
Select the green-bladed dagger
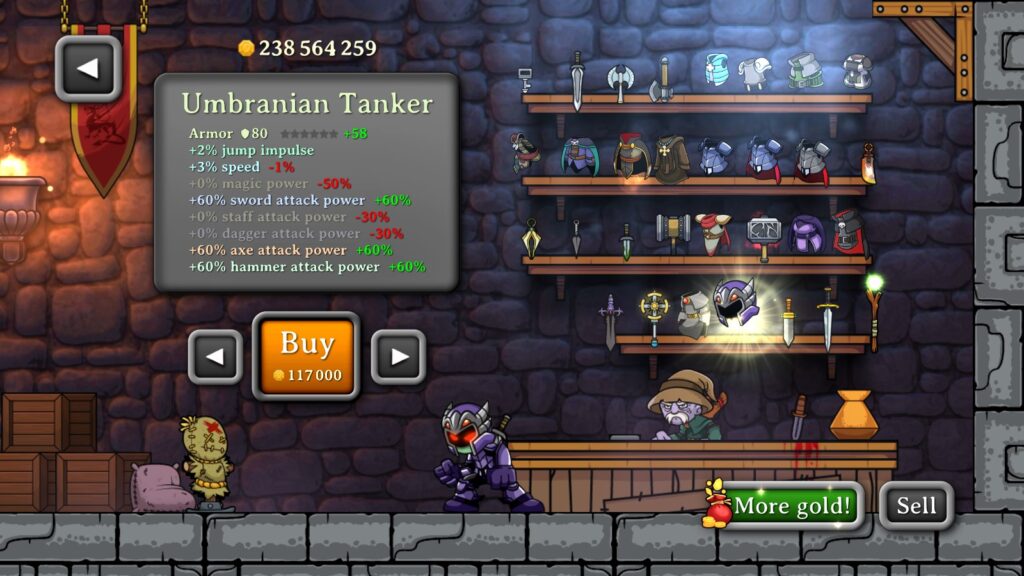(626, 242)
